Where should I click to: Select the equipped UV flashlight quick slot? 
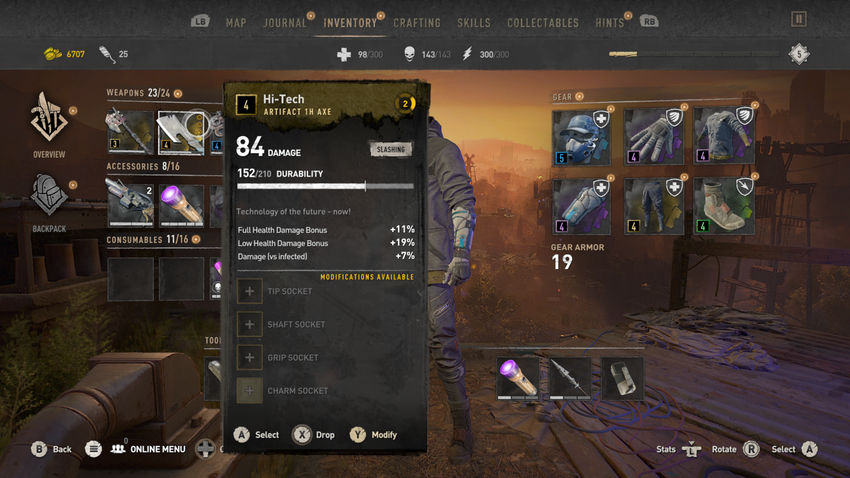[x=518, y=379]
